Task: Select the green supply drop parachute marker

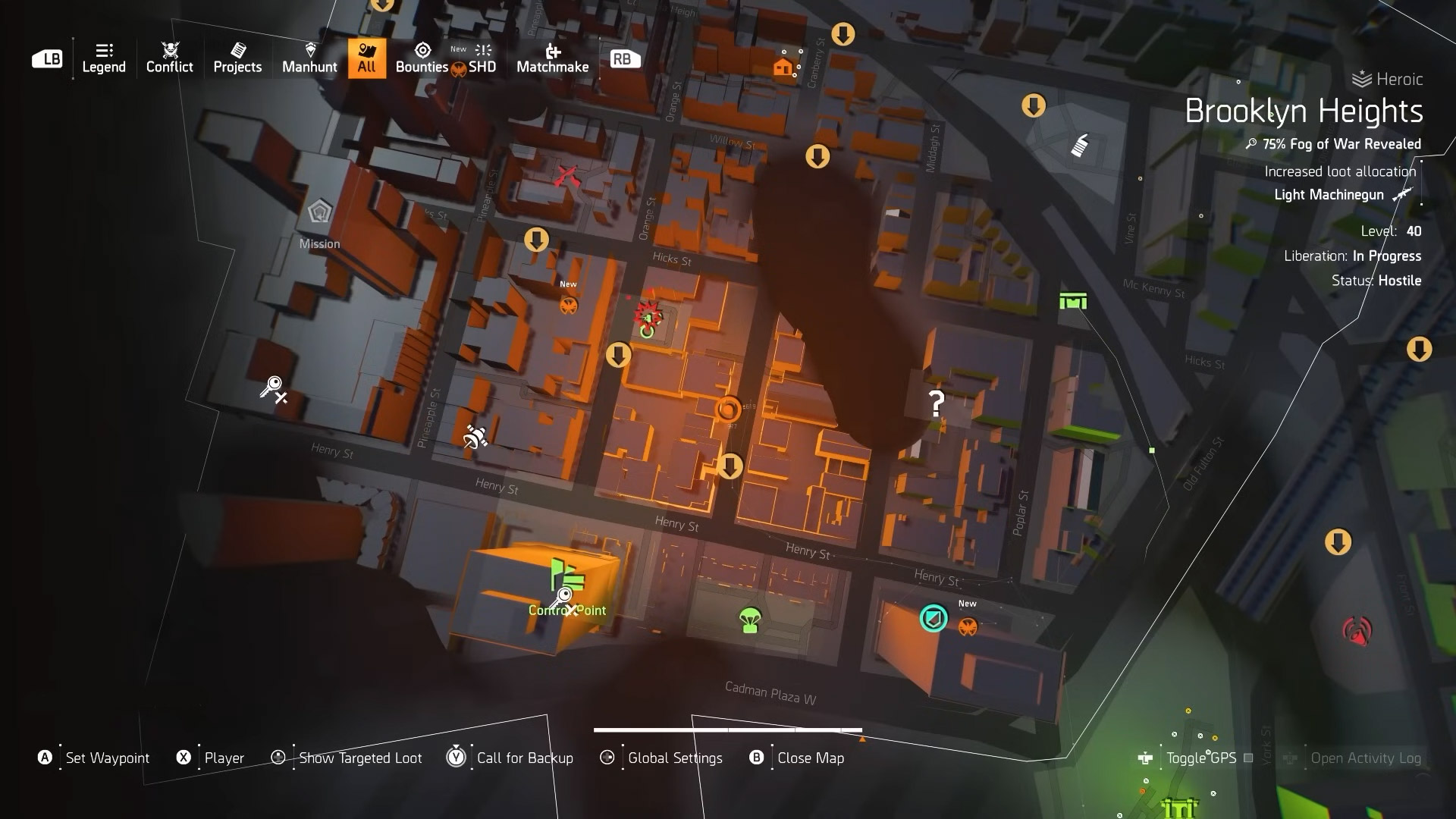Action: pyautogui.click(x=750, y=620)
